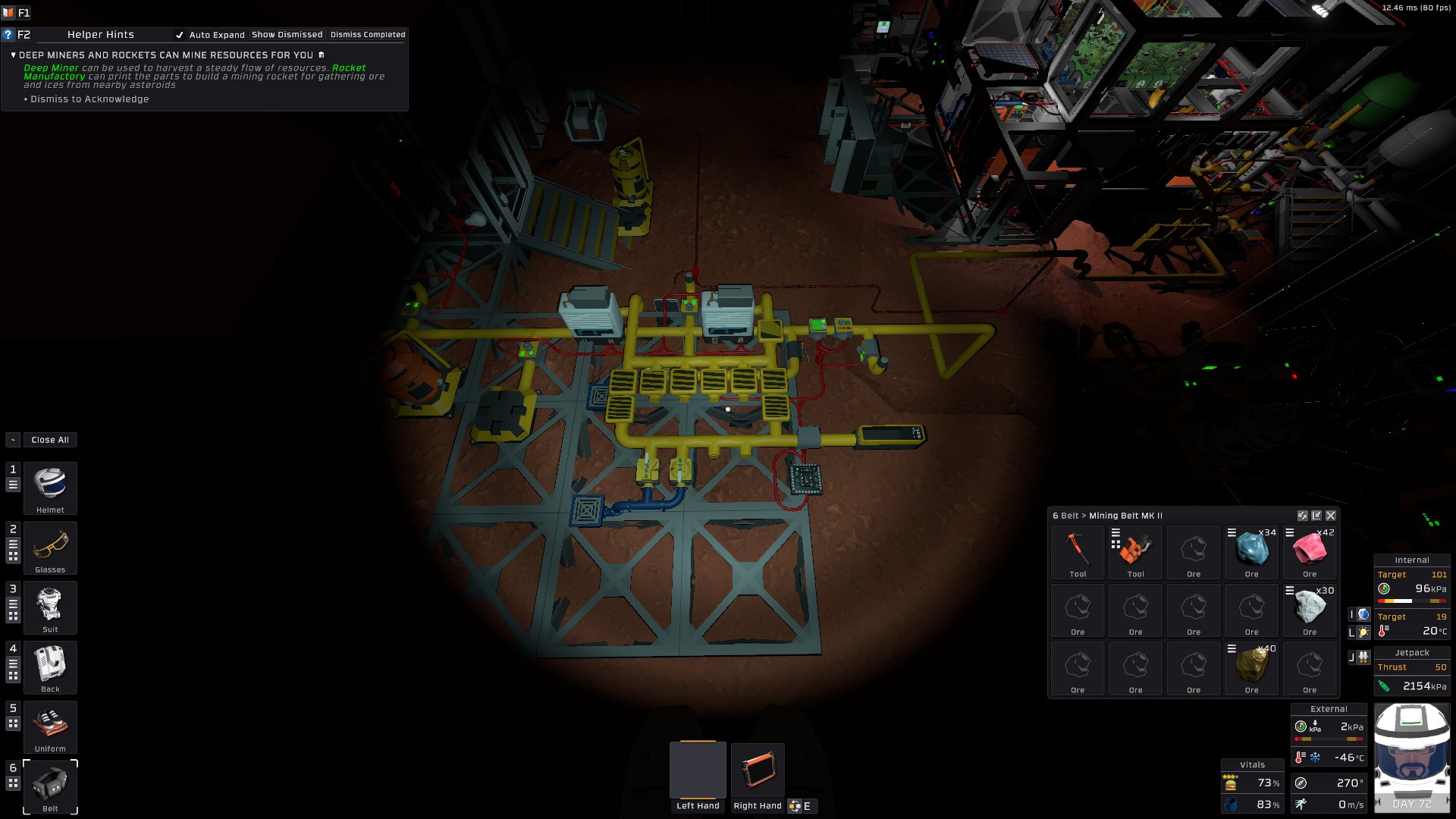Select the pickaxe Tool in the Mining Belt
This screenshot has width=1456, height=819.
tap(1078, 550)
